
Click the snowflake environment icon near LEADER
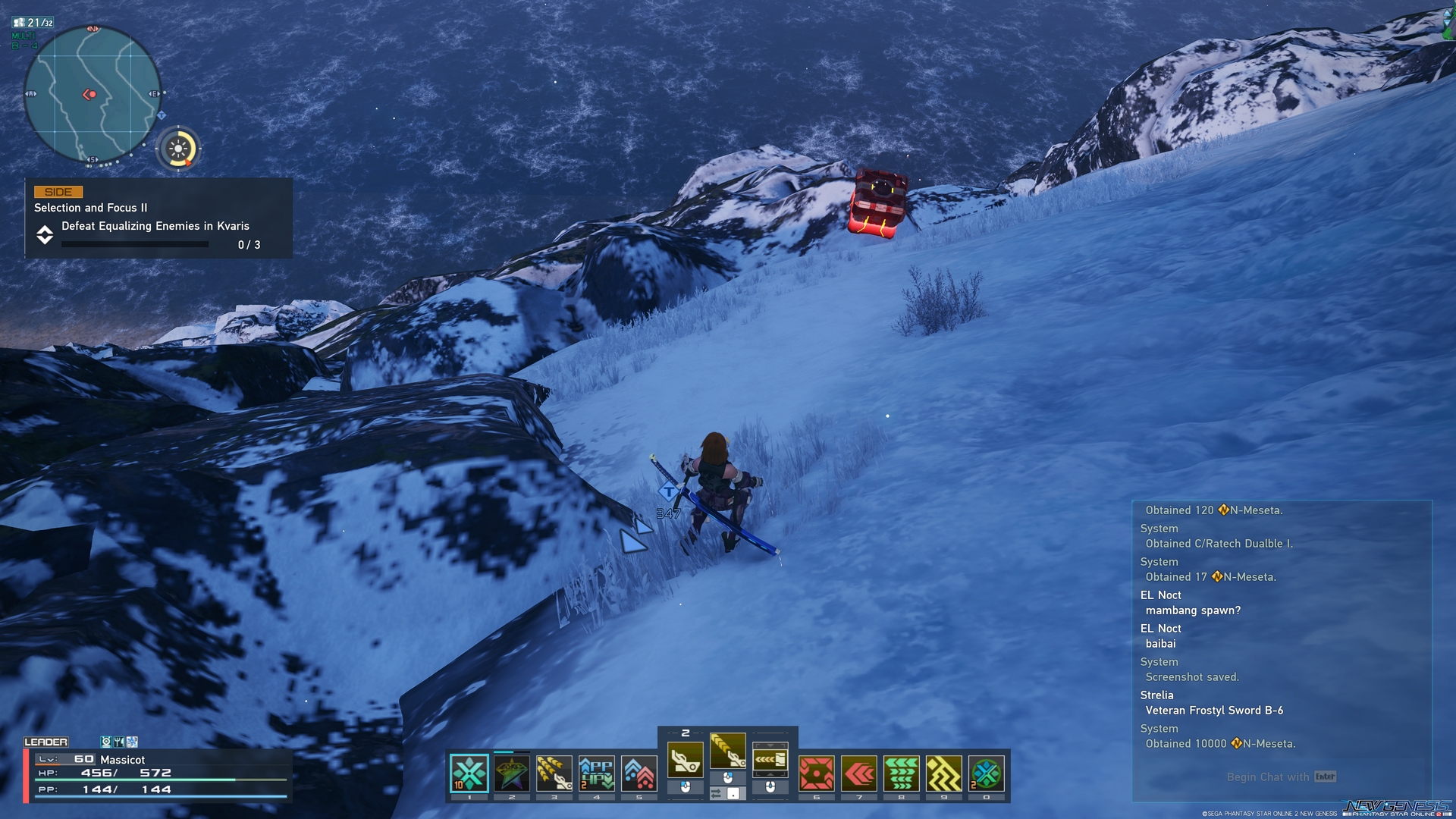click(131, 742)
